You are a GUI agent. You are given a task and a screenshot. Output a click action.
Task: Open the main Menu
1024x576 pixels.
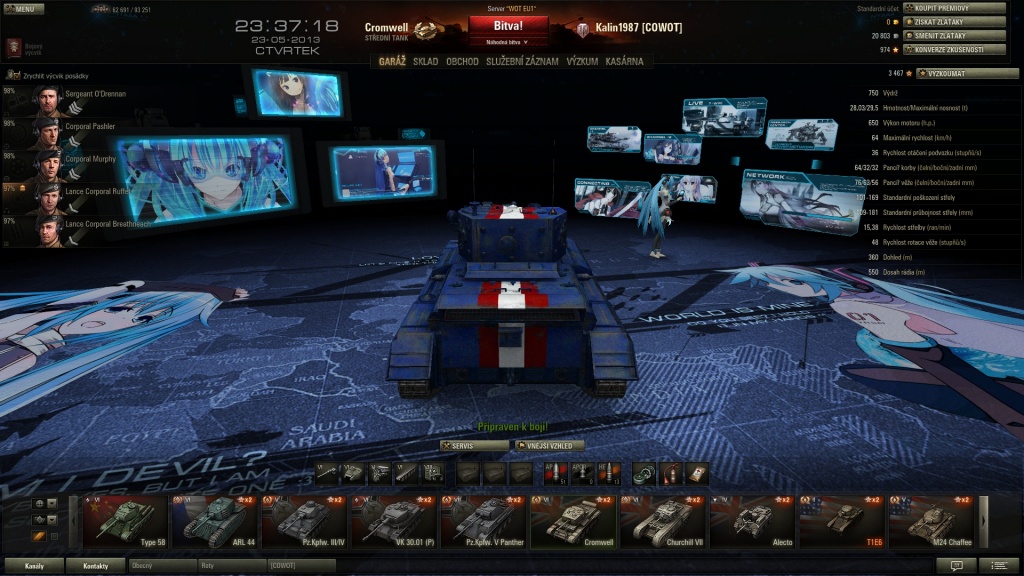pos(22,9)
